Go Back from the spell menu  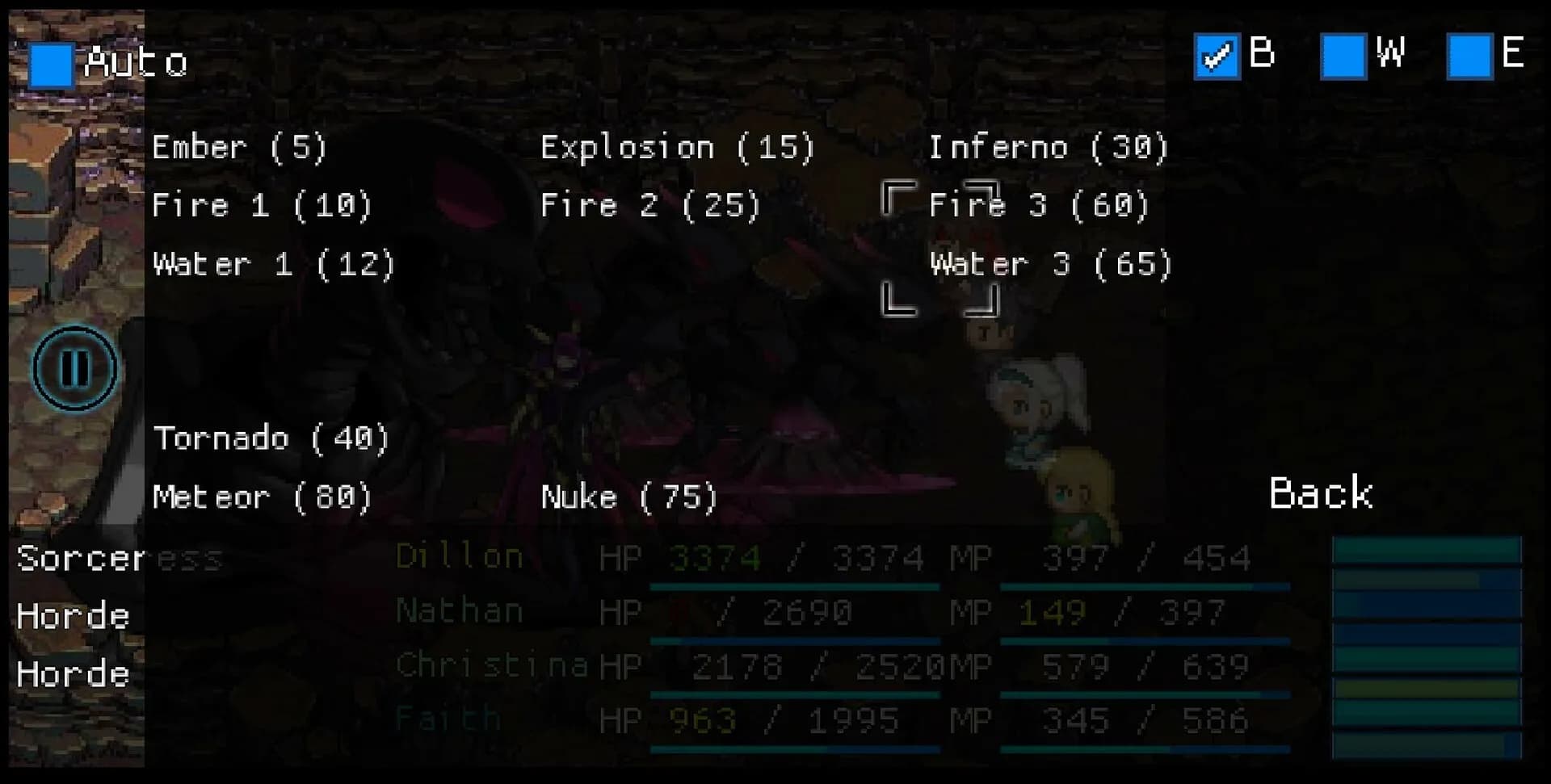pyautogui.click(x=1320, y=493)
